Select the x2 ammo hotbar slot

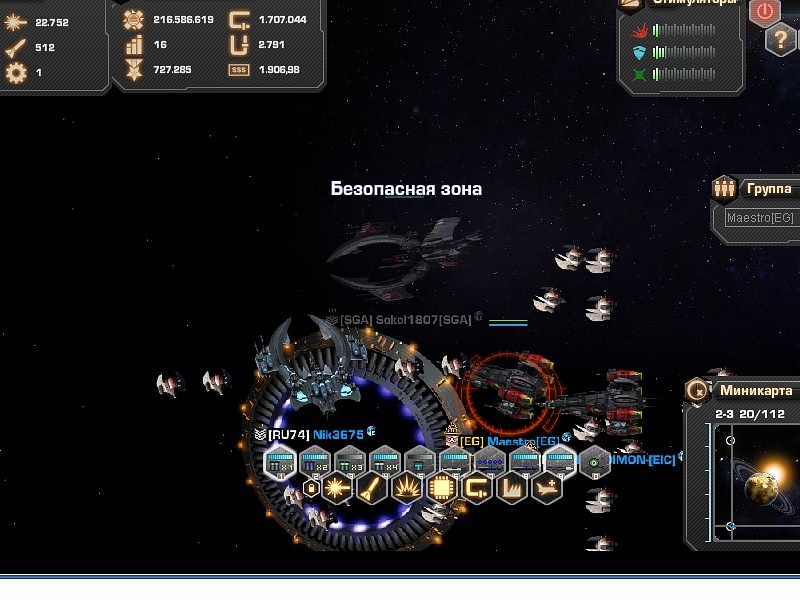[314, 461]
